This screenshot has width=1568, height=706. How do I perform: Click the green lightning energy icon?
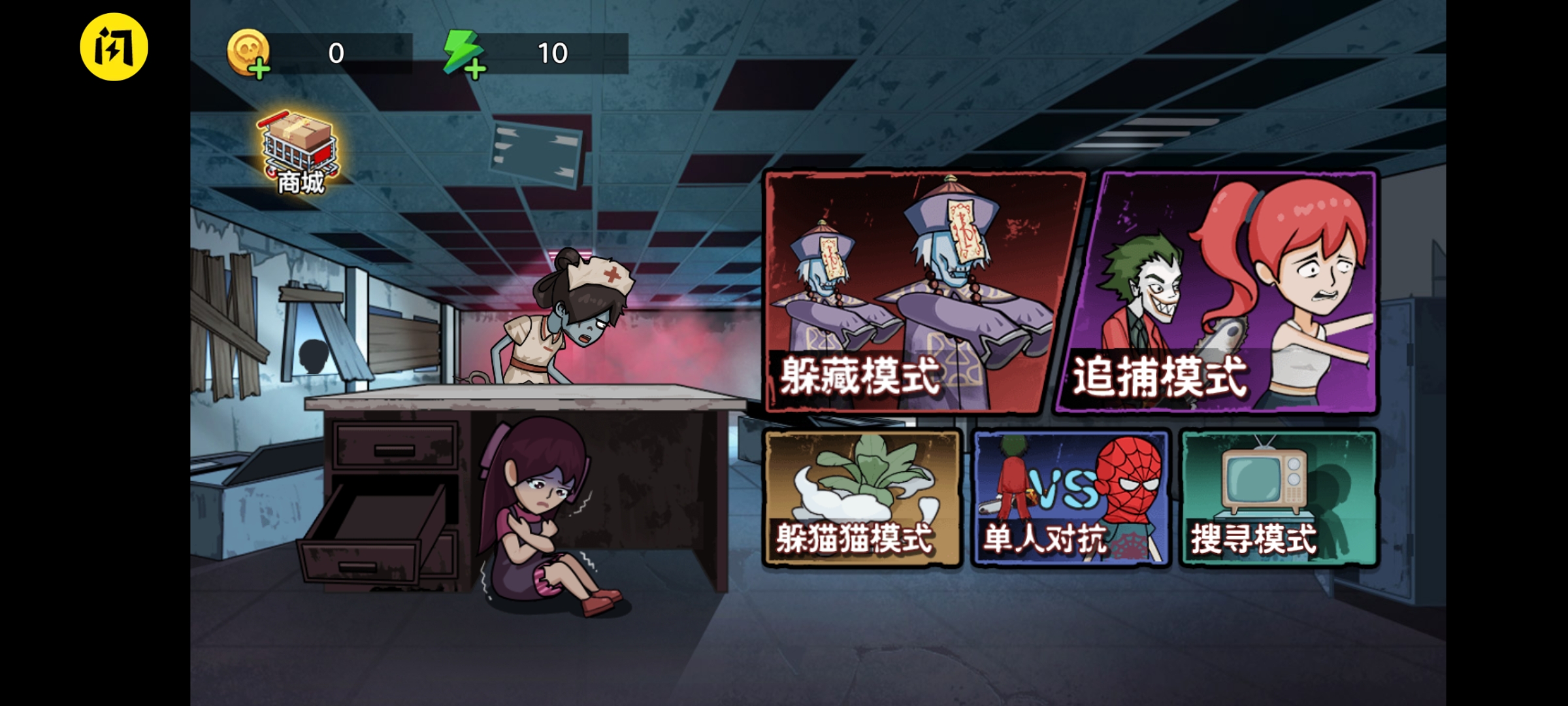pyautogui.click(x=461, y=52)
